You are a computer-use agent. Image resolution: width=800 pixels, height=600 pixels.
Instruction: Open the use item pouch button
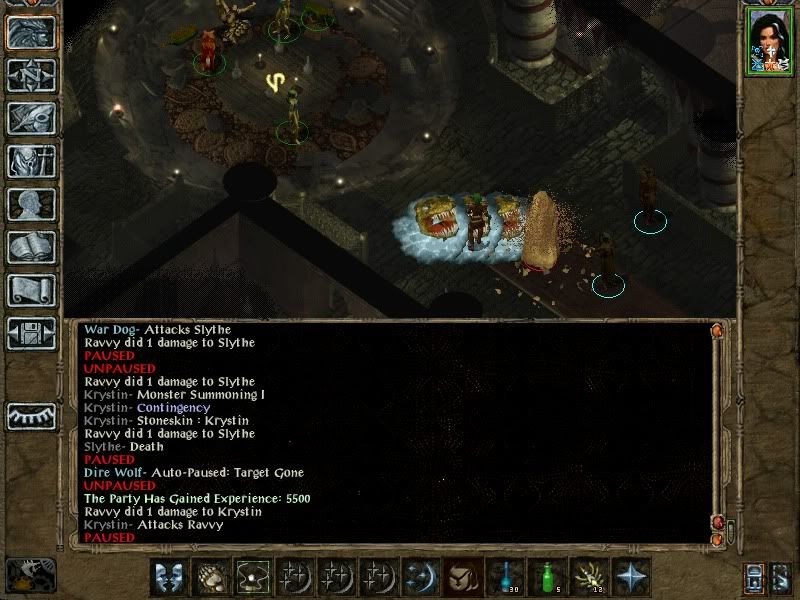click(x=462, y=577)
